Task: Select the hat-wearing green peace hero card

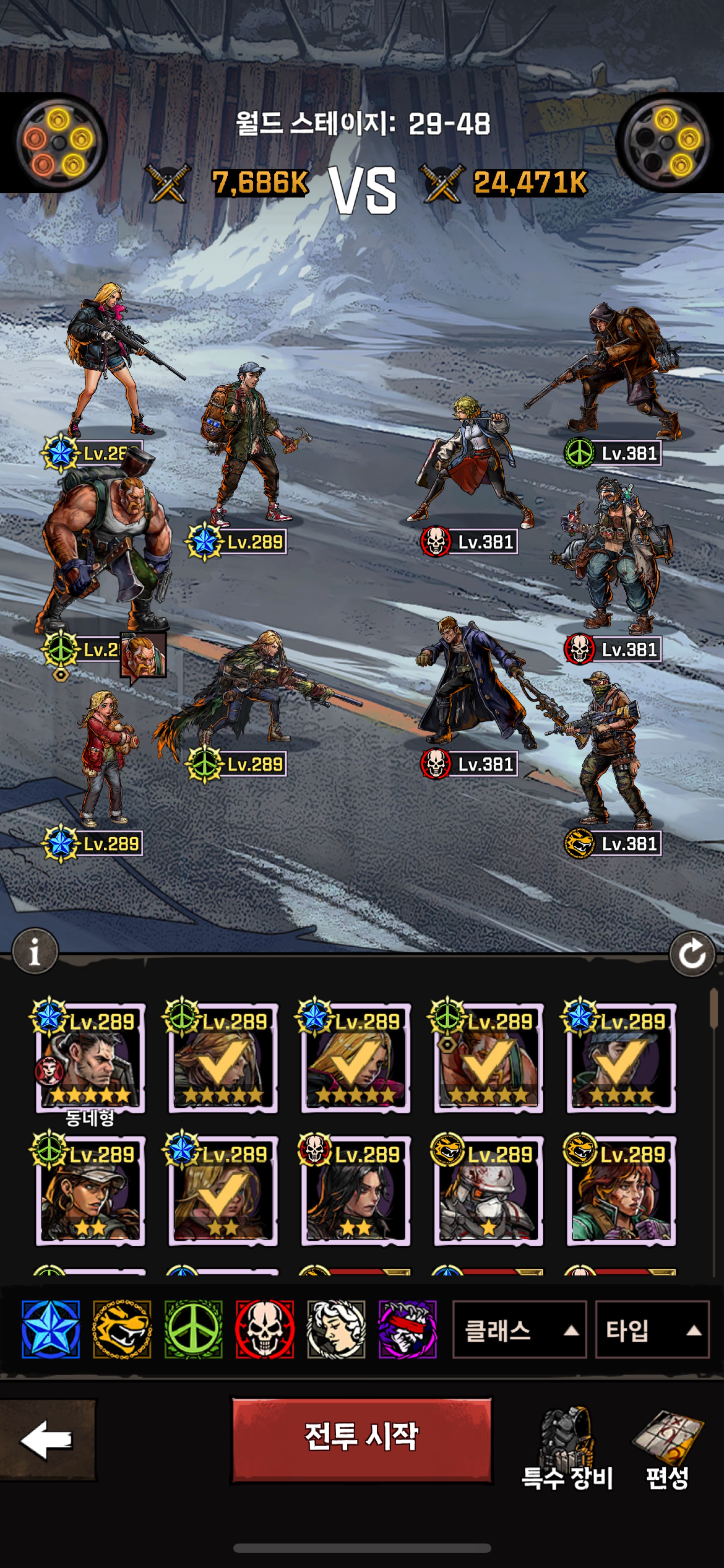Action: click(90, 1192)
